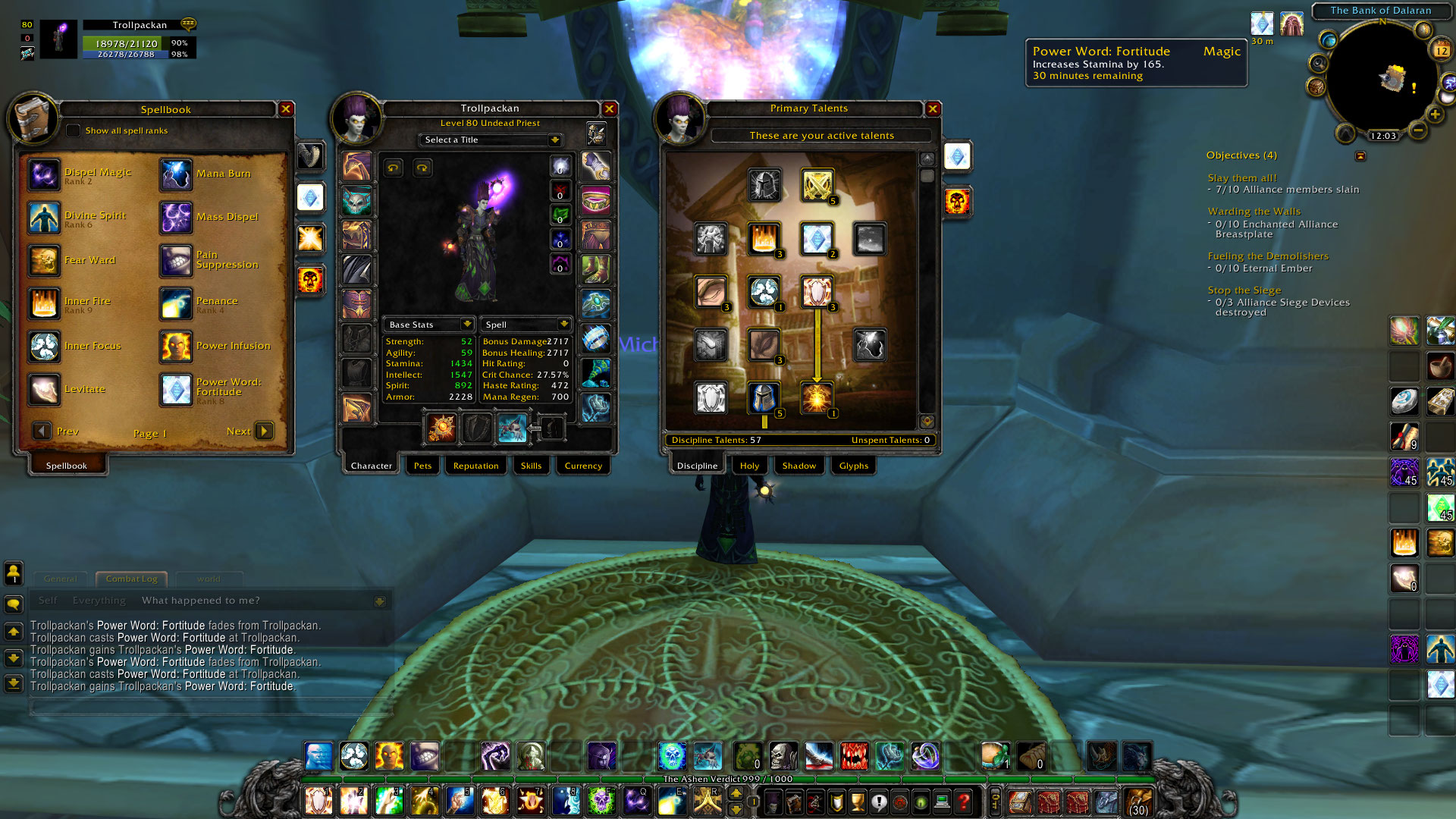Open the Currency tab in the character window
The width and height of the screenshot is (1456, 819).
click(x=582, y=466)
